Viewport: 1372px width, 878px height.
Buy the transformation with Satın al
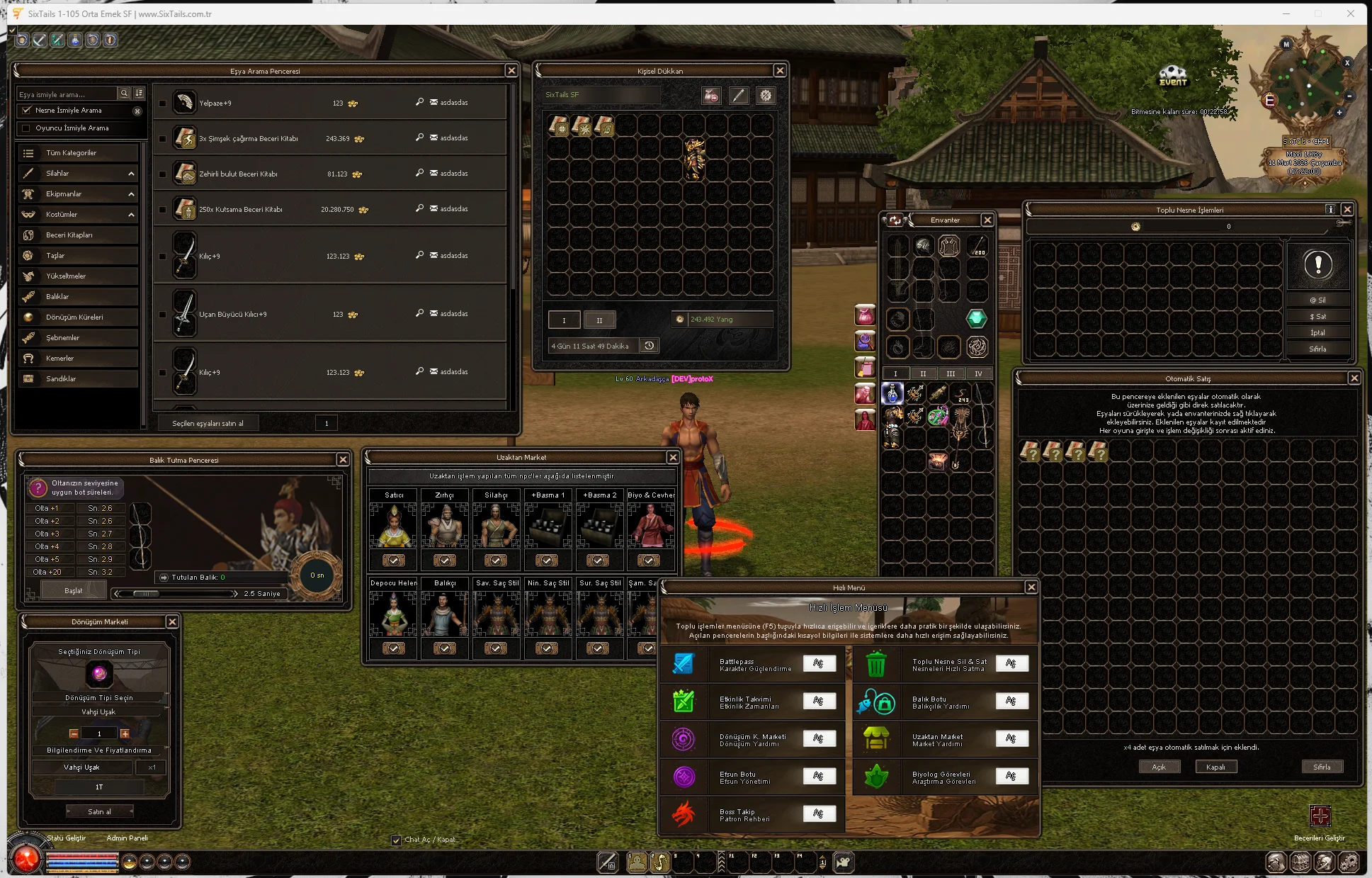(x=99, y=811)
